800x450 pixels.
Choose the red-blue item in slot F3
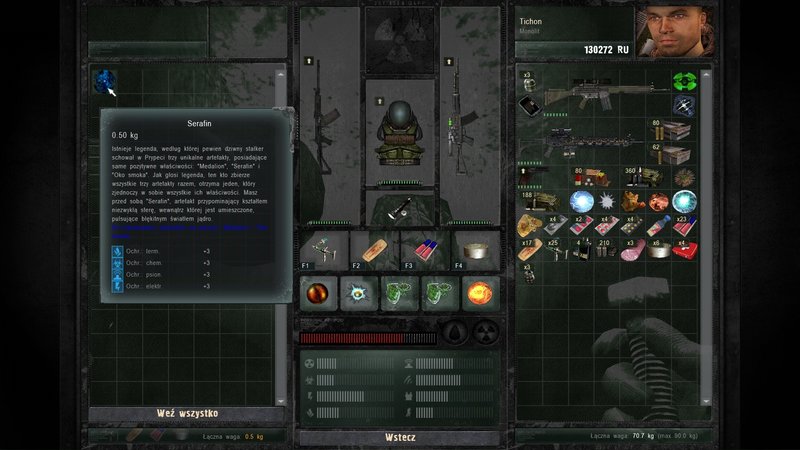pos(424,248)
